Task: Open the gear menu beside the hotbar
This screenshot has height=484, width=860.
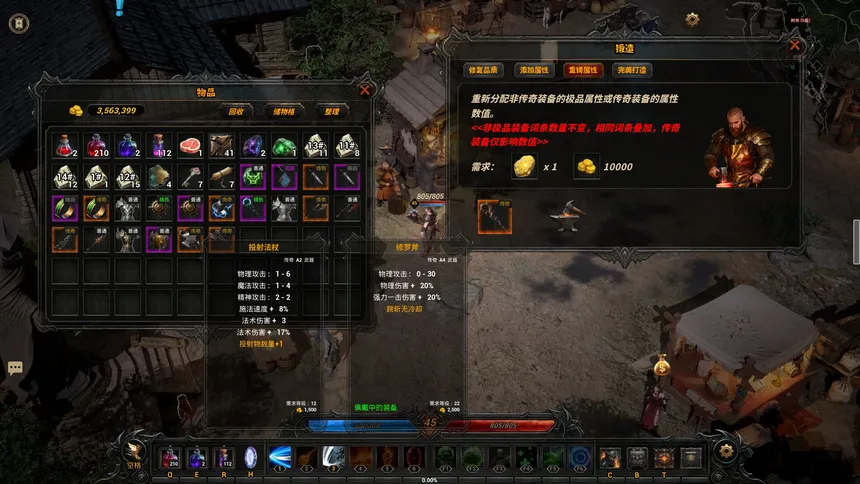Action: (726, 452)
